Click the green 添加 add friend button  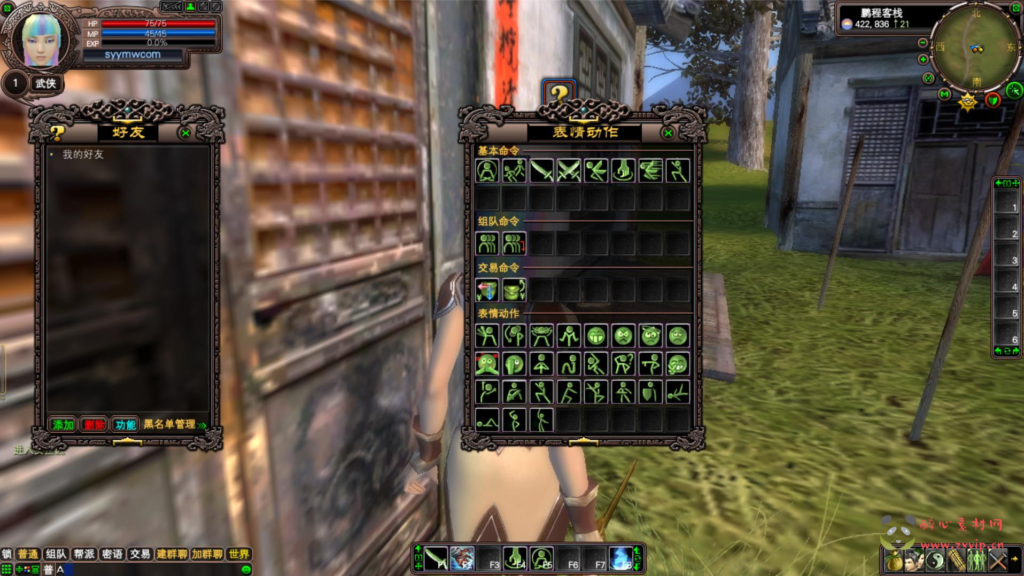[64, 425]
